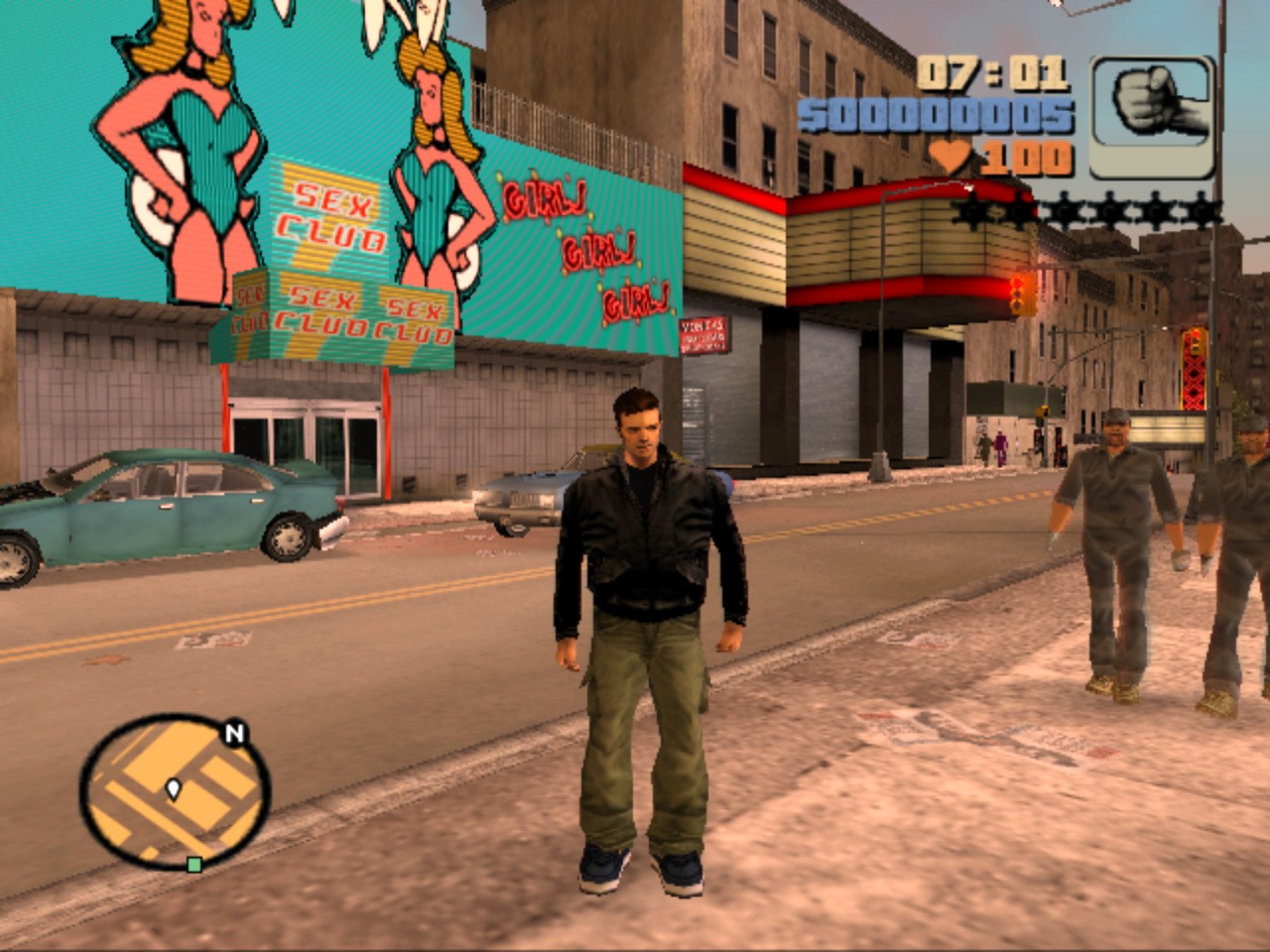Image resolution: width=1270 pixels, height=952 pixels.
Task: Click the north N marker on radar
Action: tap(234, 735)
